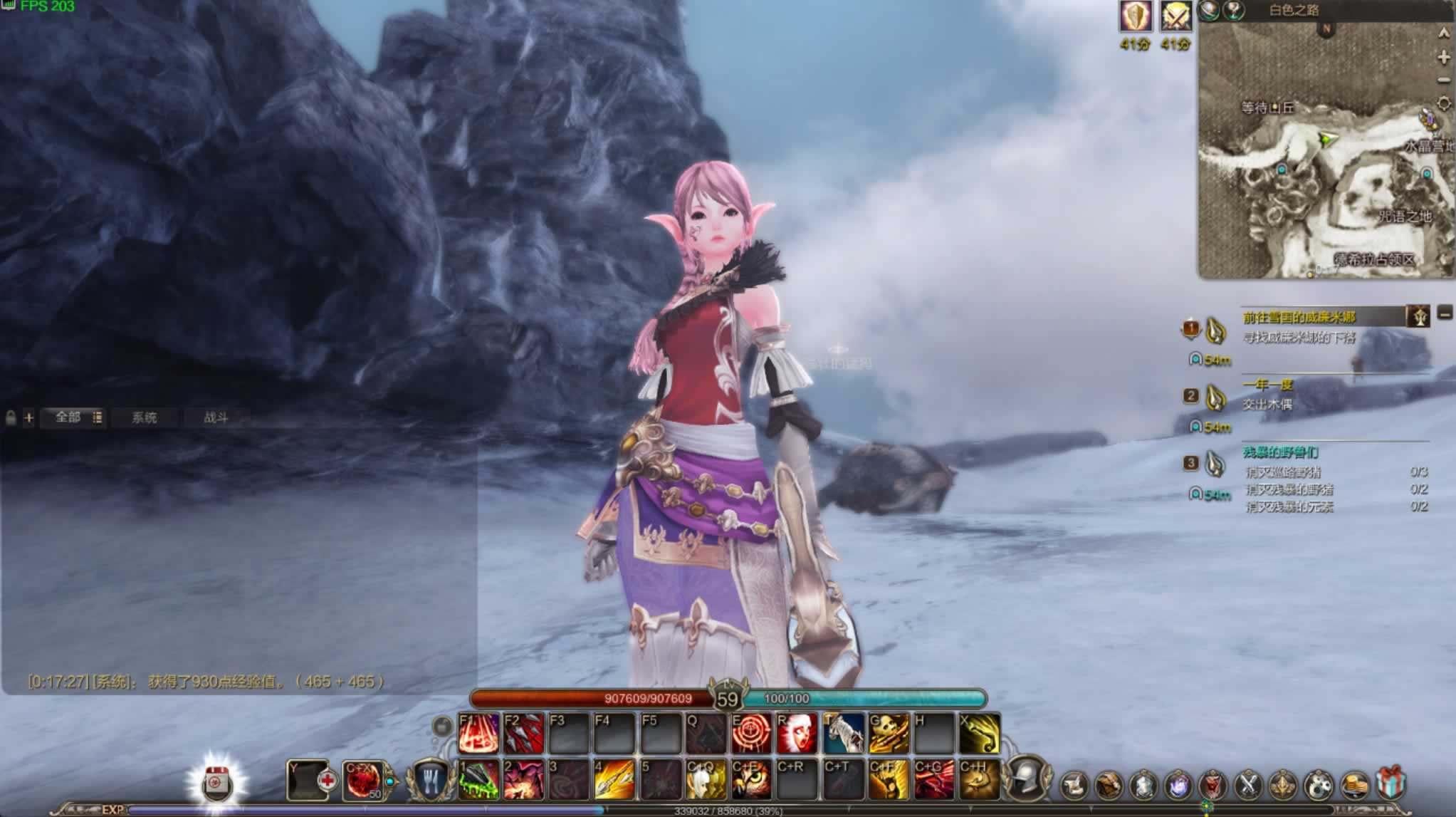1456x817 pixels.
Task: Use the red target reticle skill
Action: (751, 734)
